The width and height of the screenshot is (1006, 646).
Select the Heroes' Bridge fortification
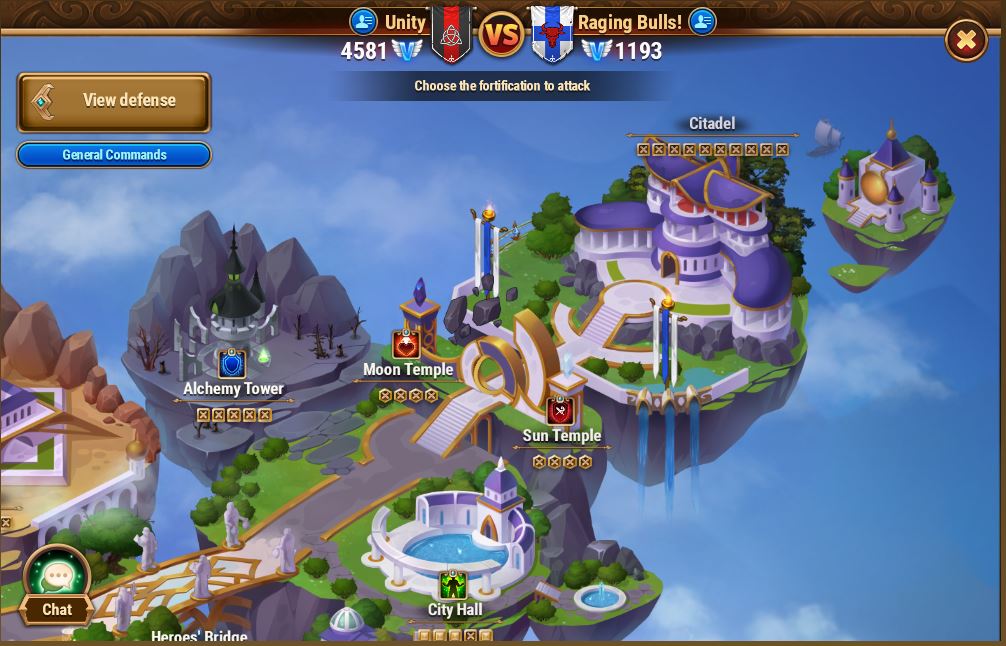[x=199, y=635]
